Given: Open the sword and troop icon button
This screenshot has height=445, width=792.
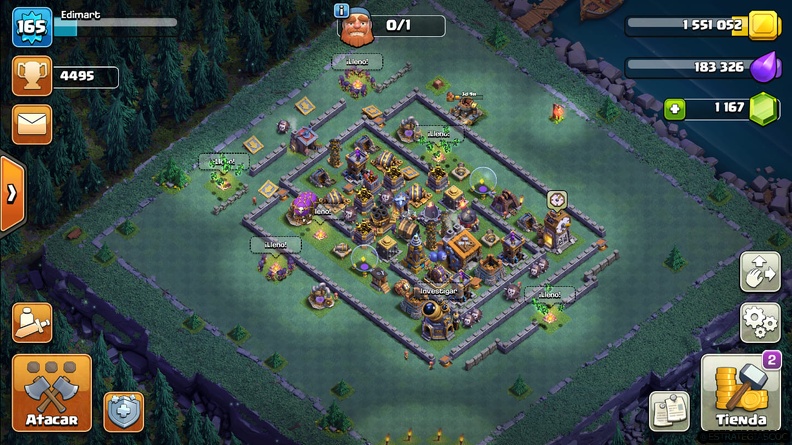Looking at the screenshot, I should (x=32, y=323).
